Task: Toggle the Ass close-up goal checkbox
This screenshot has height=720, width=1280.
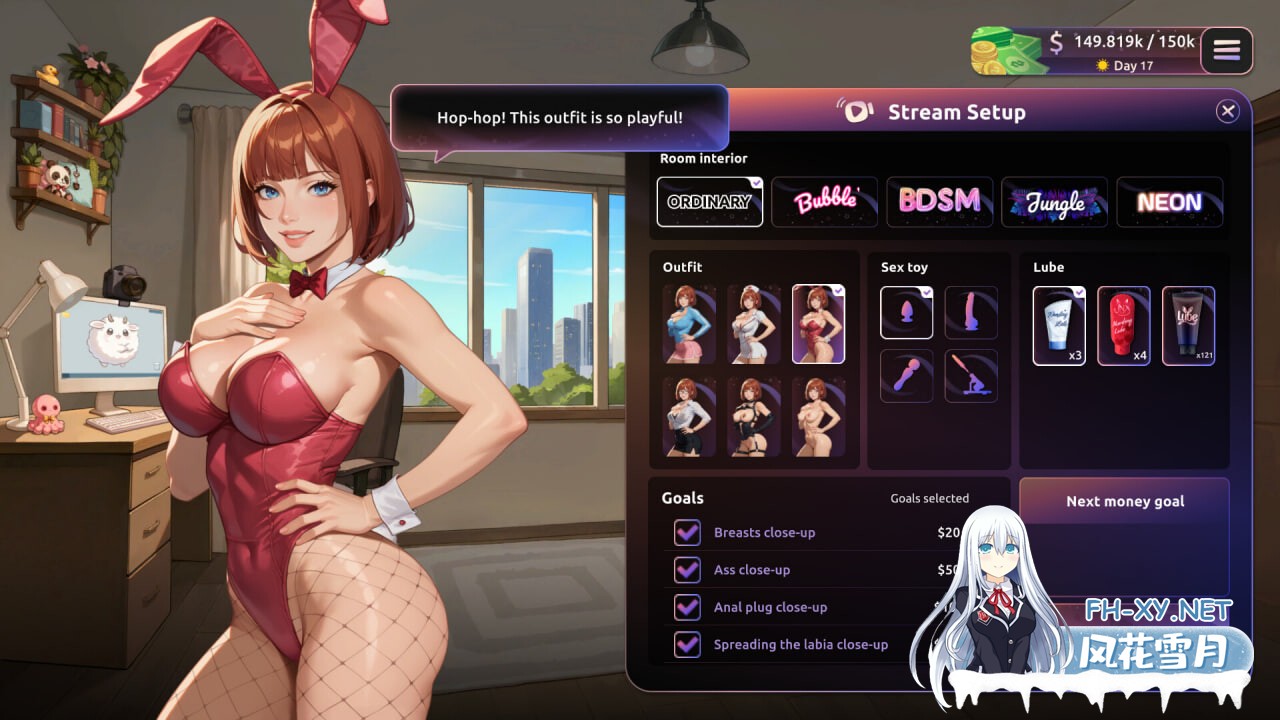Action: [x=687, y=570]
